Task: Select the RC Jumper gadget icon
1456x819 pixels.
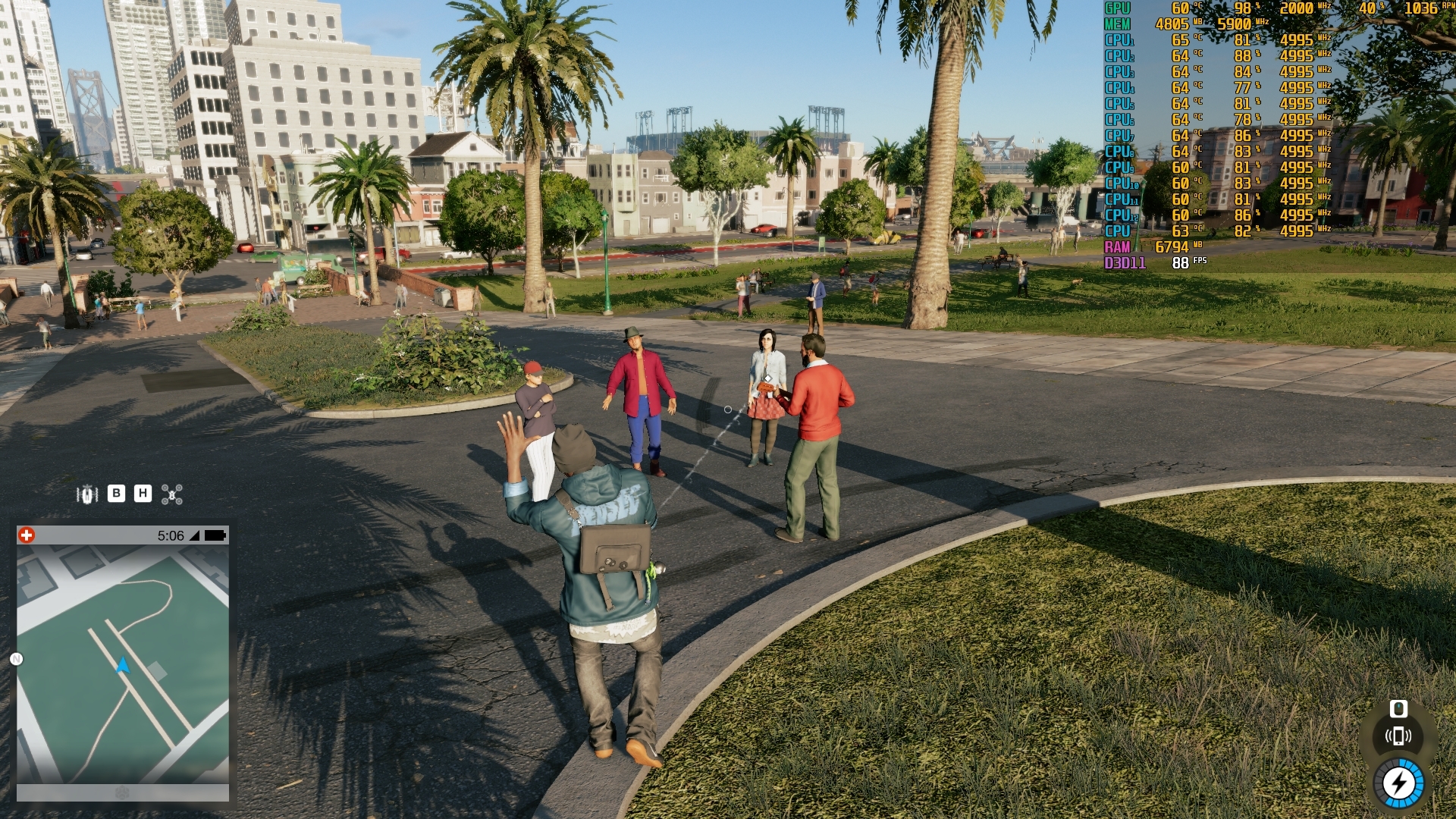Action: [x=87, y=494]
